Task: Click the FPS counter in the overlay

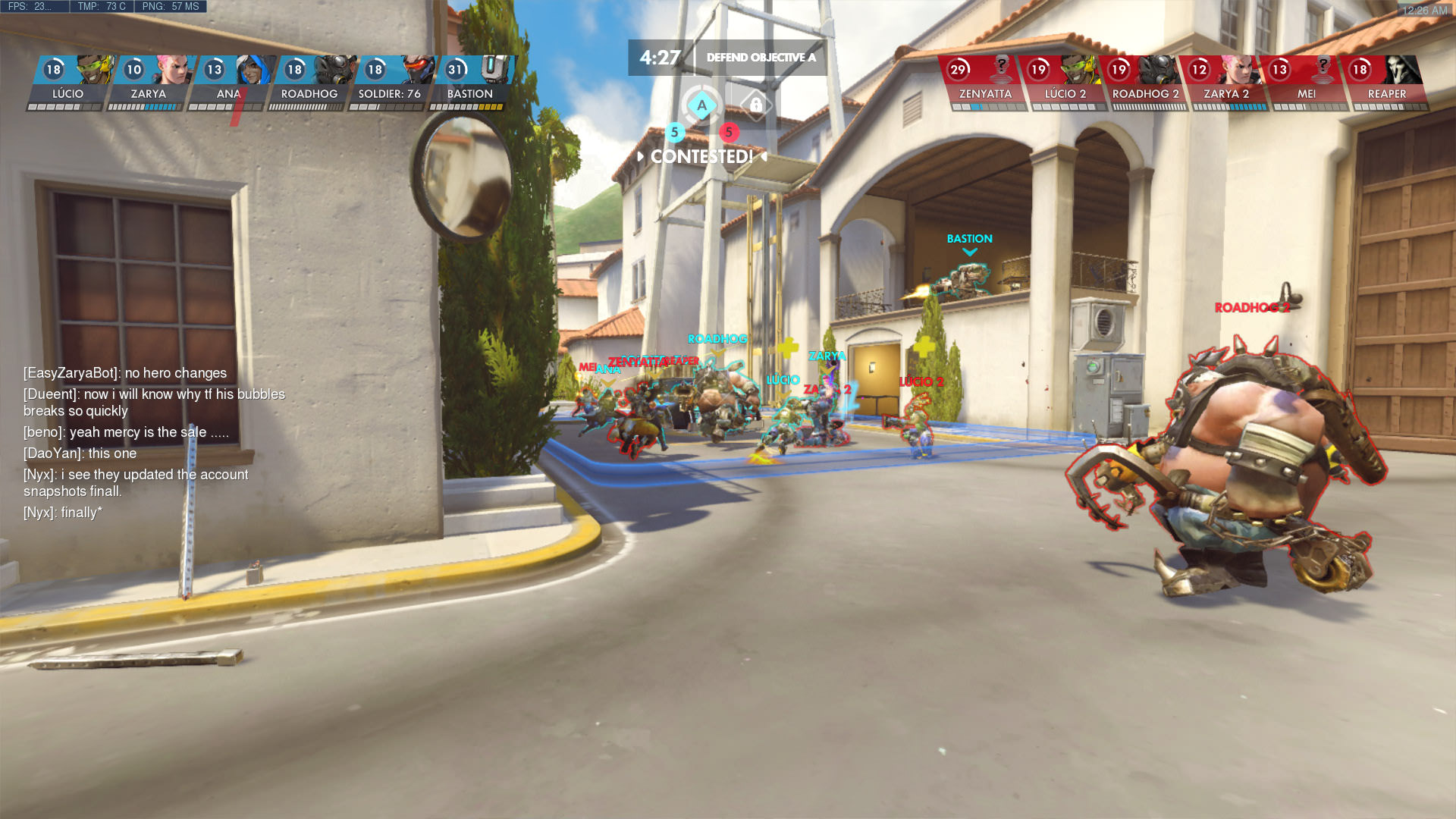Action: [30, 7]
